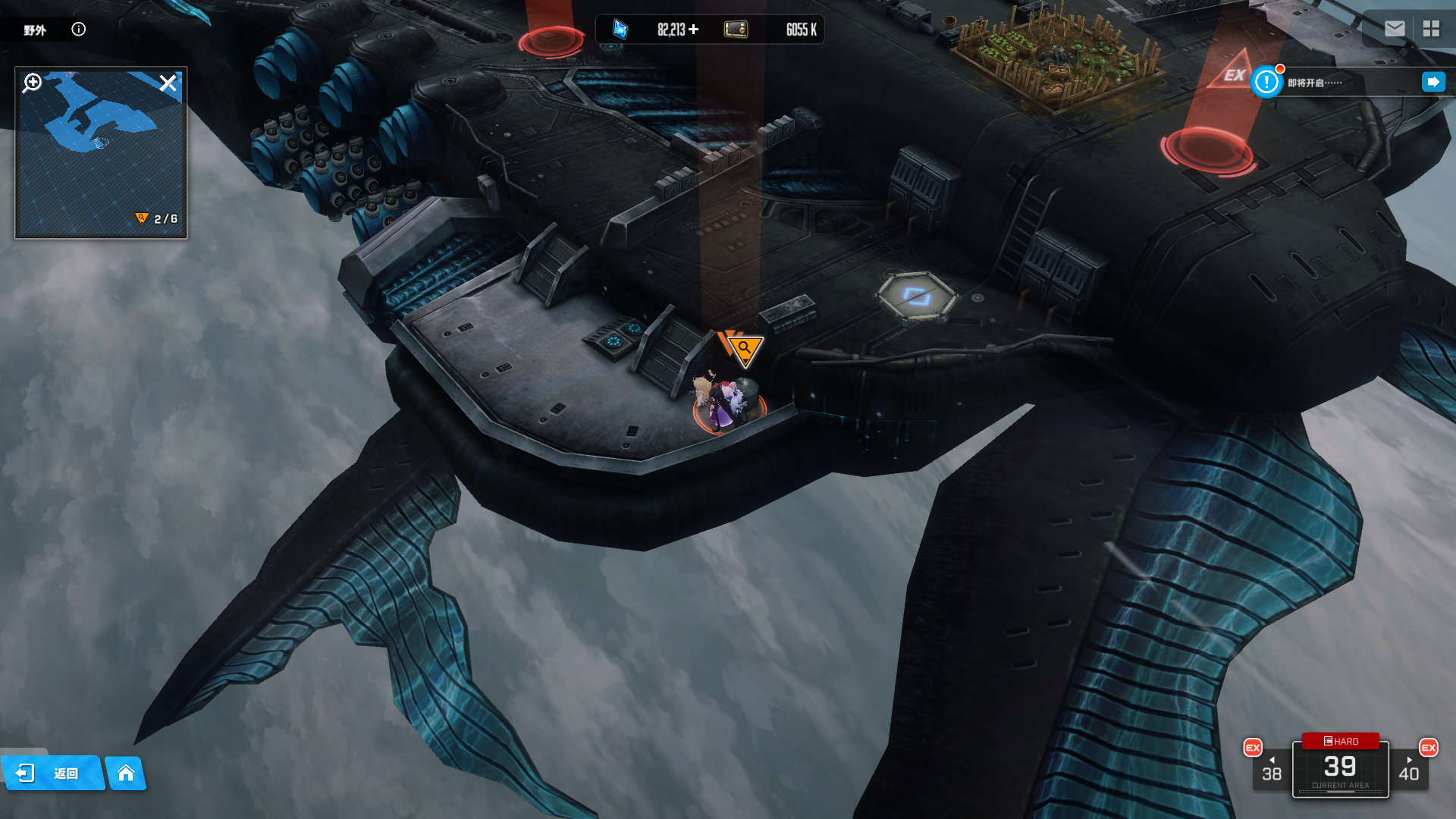1456x819 pixels.
Task: Toggle the HARD difficulty label
Action: 1341,741
